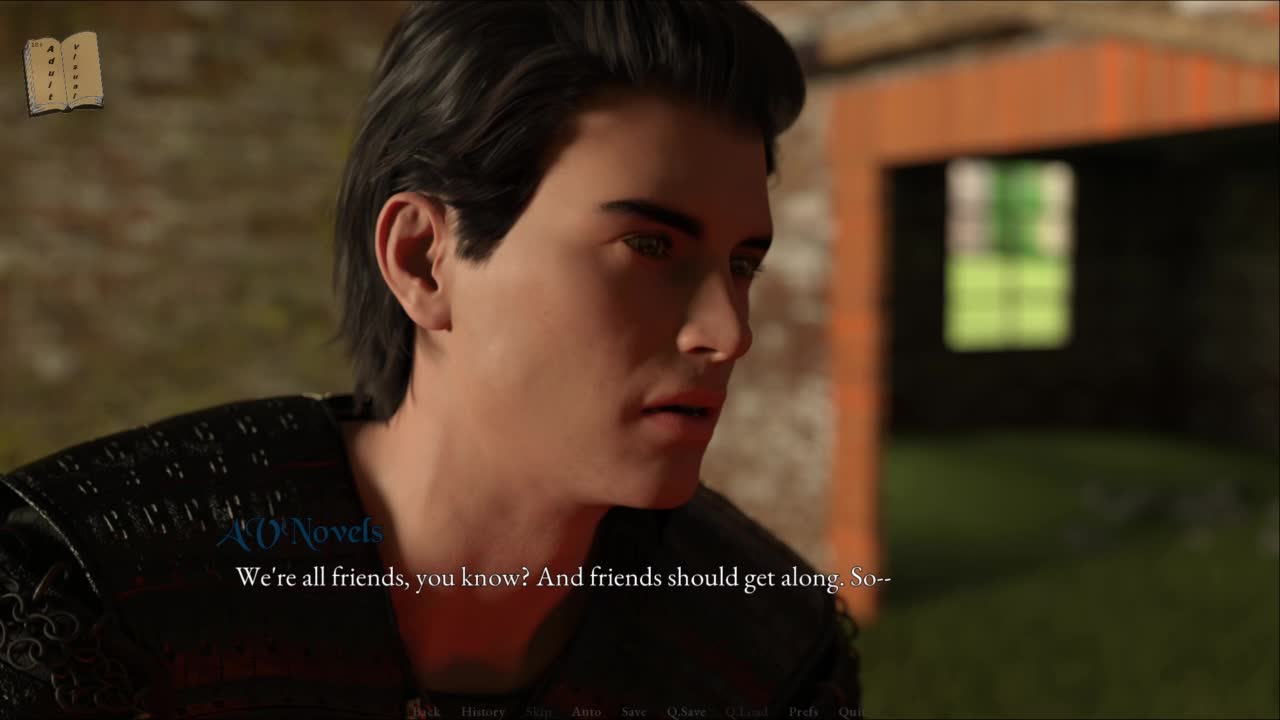This screenshot has width=1280, height=720.
Task: Go back one line with Back
Action: [x=426, y=712]
